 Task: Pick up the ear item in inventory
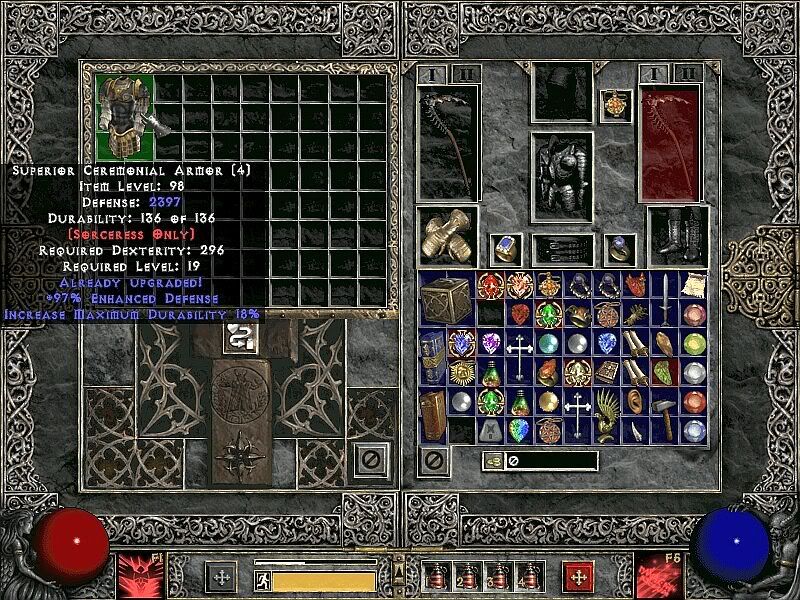point(637,401)
